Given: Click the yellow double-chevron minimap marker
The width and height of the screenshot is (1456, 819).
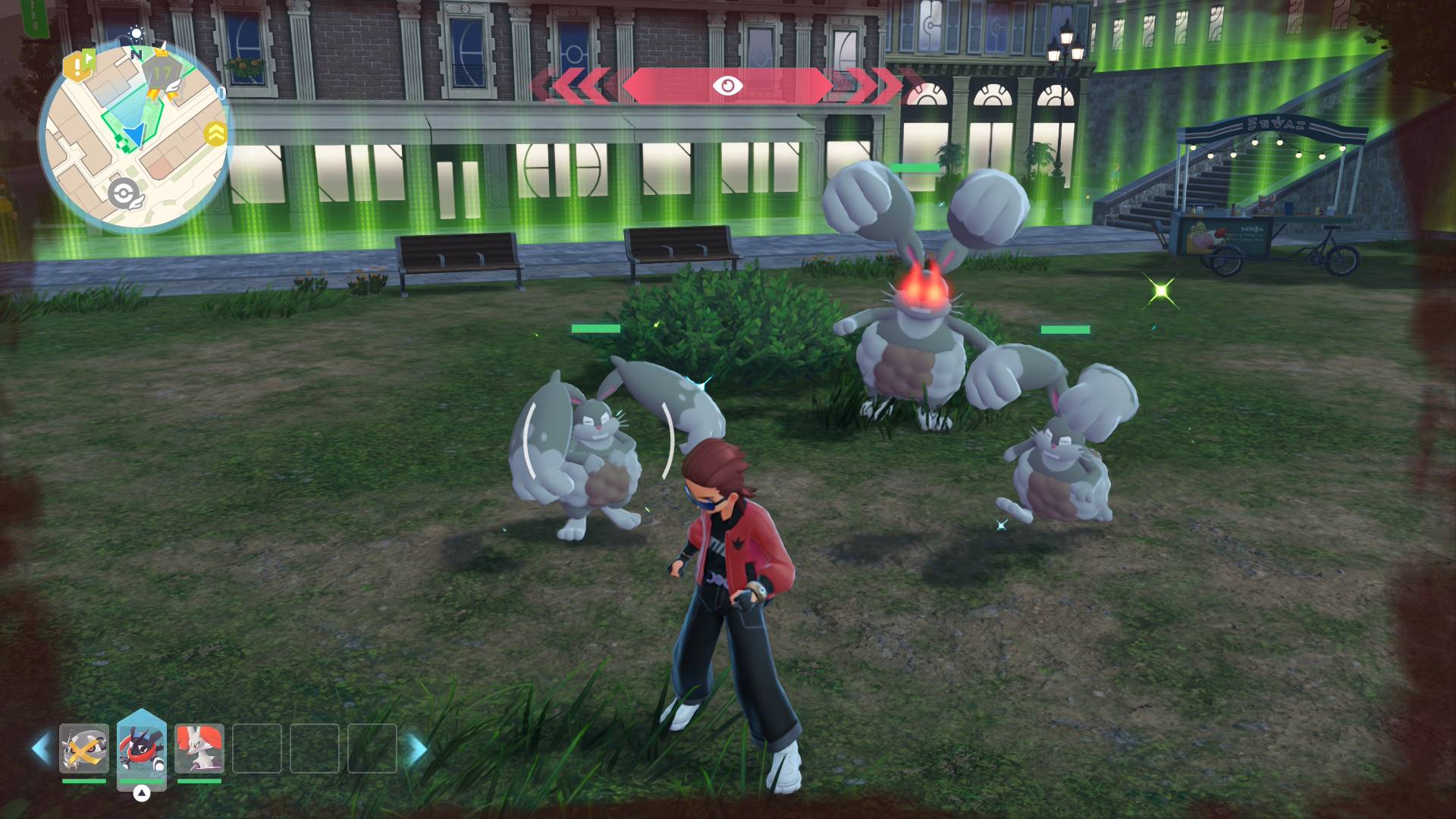Looking at the screenshot, I should [x=216, y=133].
